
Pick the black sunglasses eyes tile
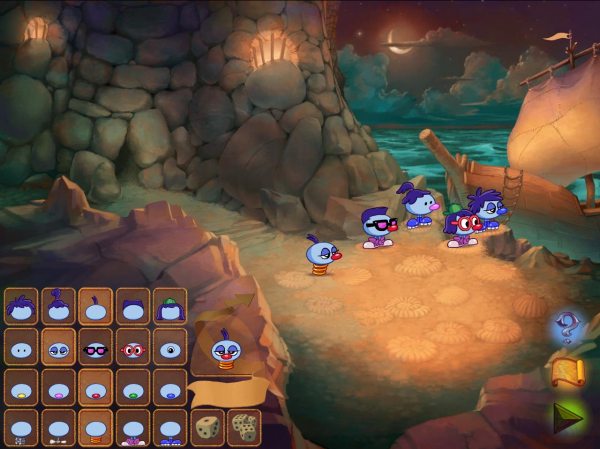pos(96,347)
